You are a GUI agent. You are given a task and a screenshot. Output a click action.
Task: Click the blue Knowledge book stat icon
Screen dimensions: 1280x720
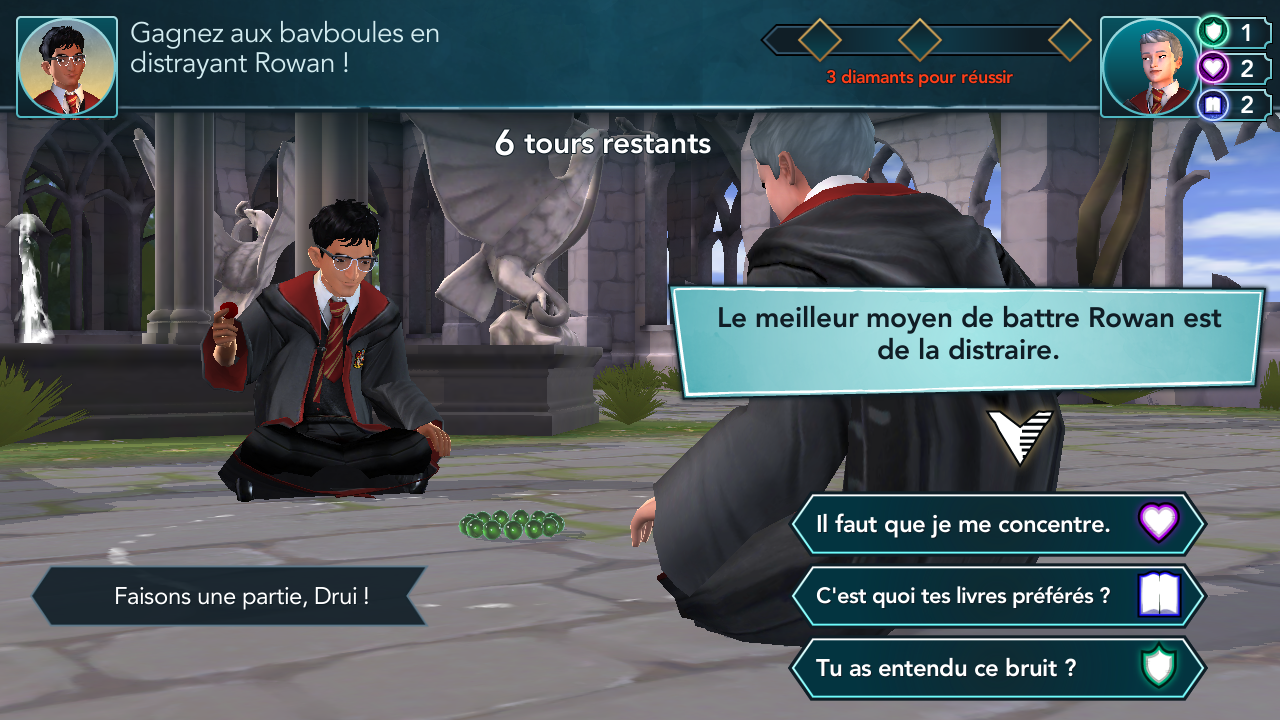point(1211,104)
